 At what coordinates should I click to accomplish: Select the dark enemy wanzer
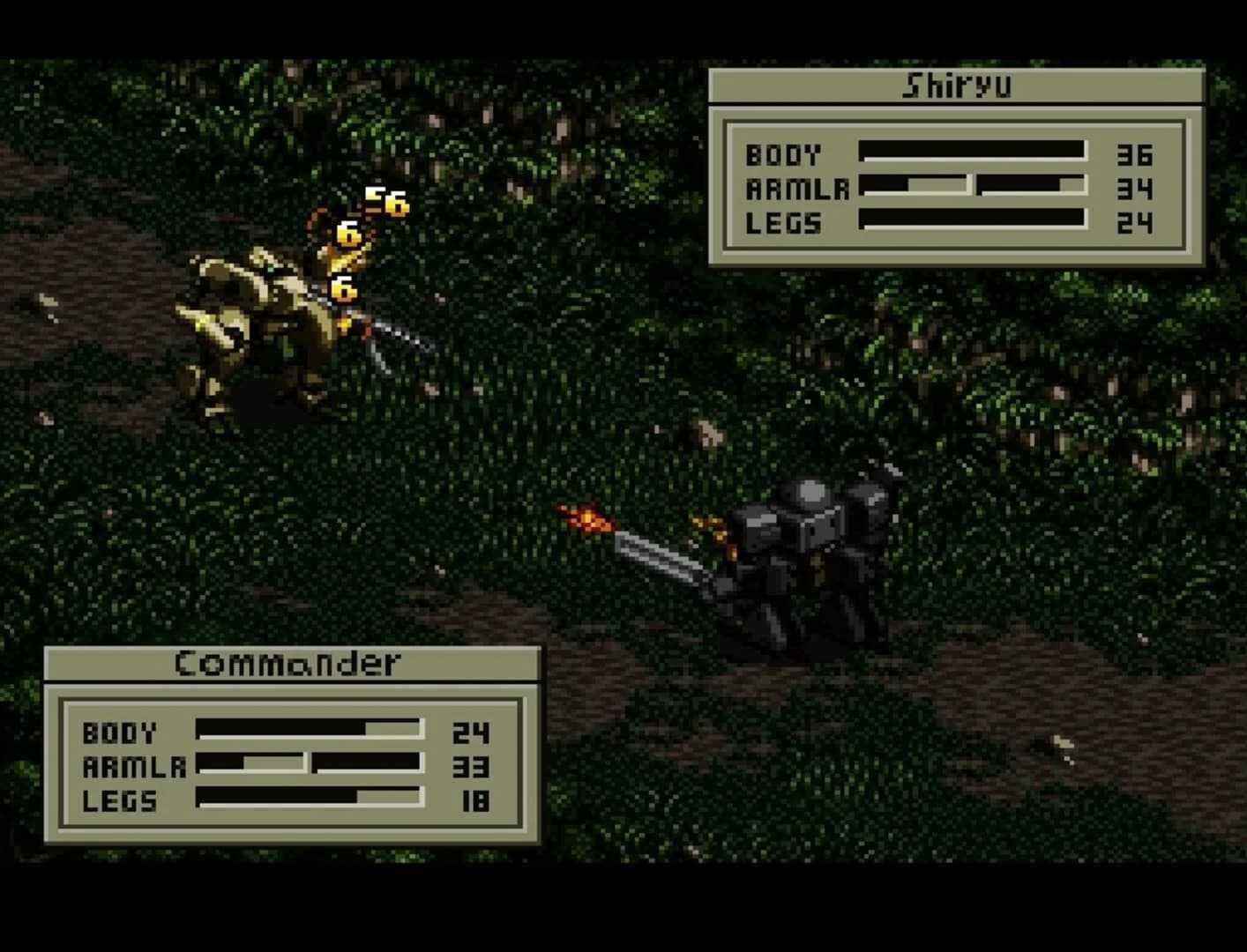tap(803, 547)
